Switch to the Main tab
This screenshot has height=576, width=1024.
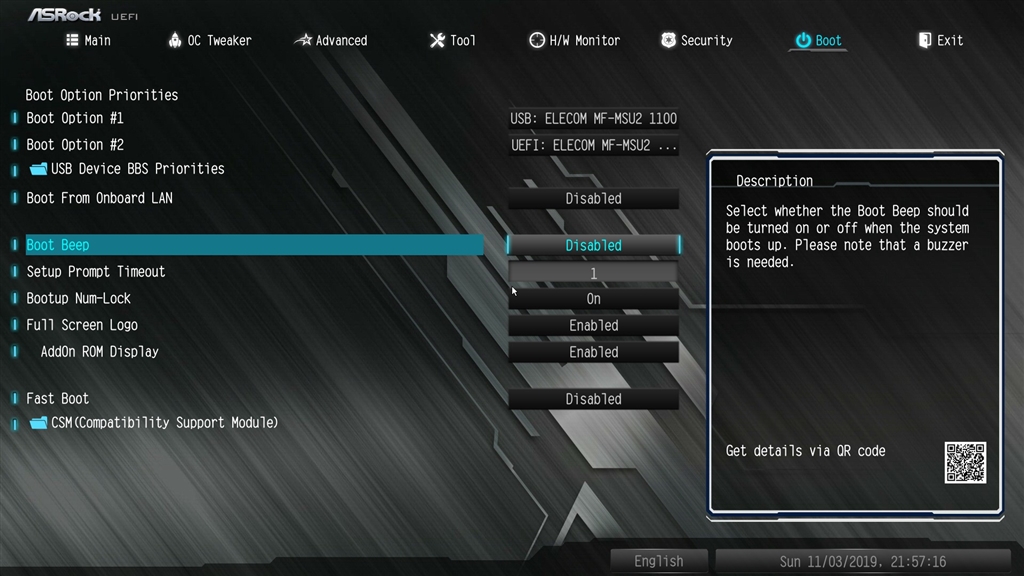[88, 41]
